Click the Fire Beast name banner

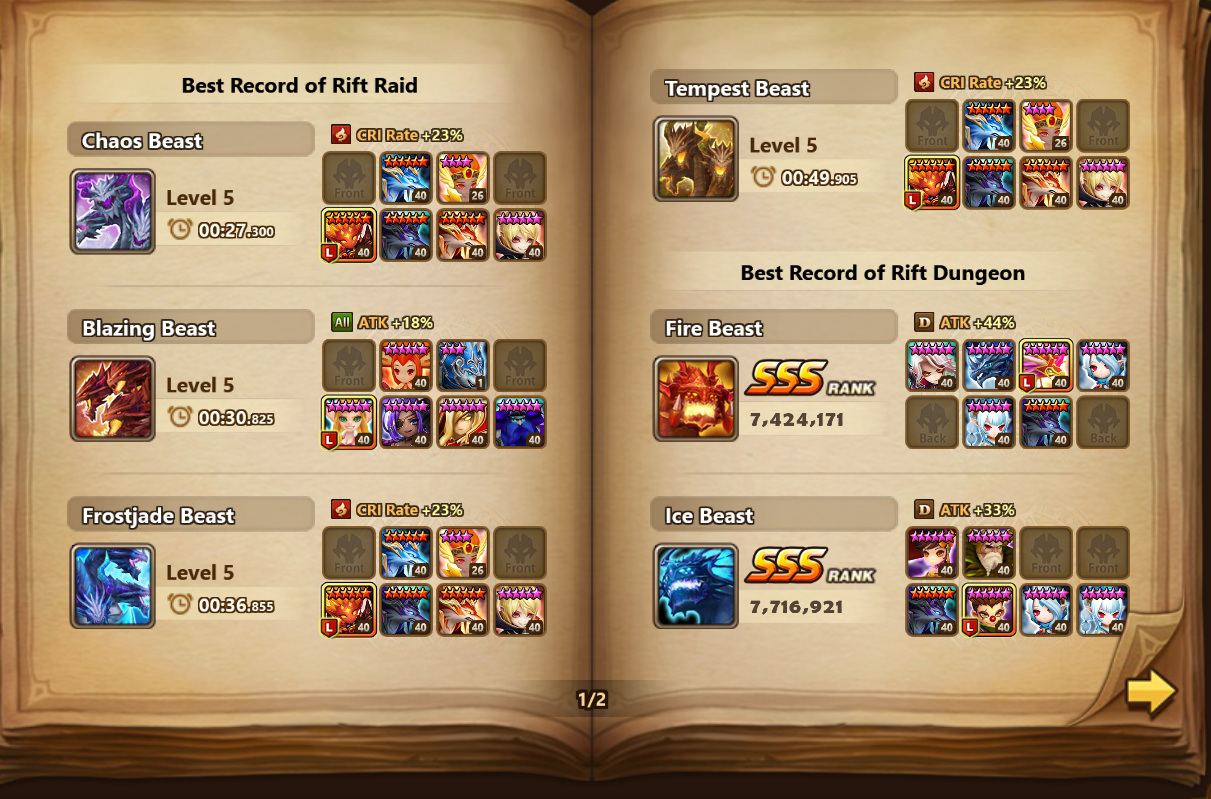click(773, 328)
